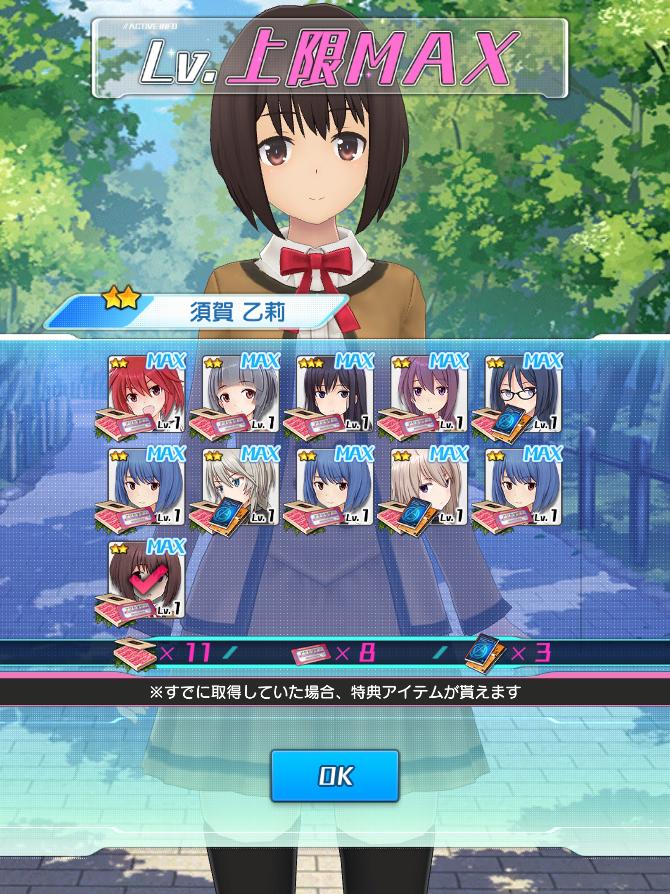
Task: Confirm with the OK button
Action: (335, 775)
